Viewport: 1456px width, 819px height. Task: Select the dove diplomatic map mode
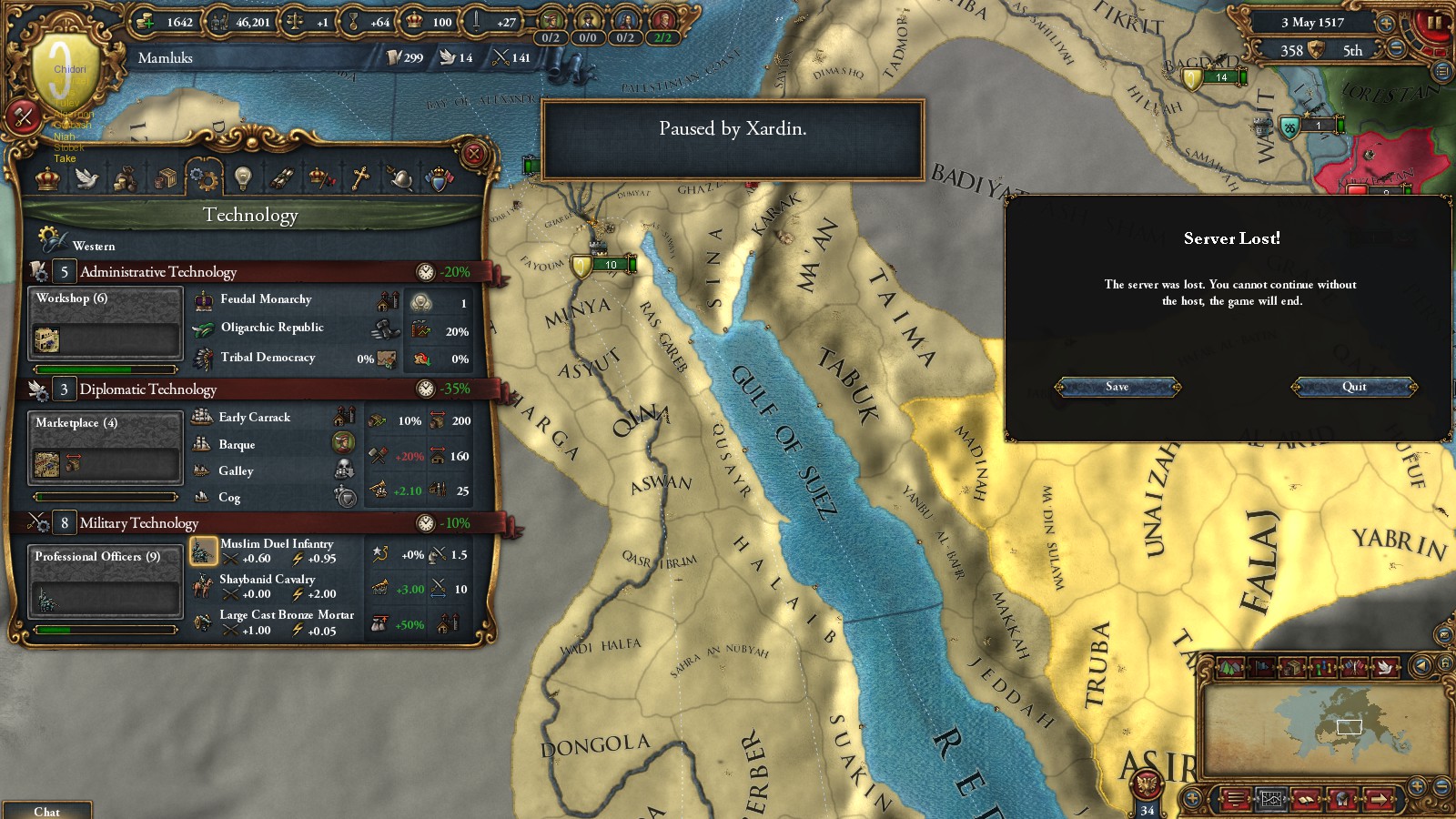[x=1385, y=667]
